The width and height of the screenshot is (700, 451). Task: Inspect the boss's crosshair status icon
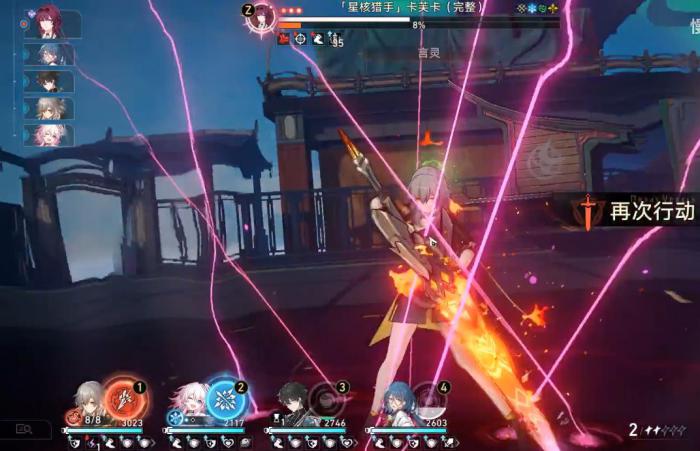[300, 38]
